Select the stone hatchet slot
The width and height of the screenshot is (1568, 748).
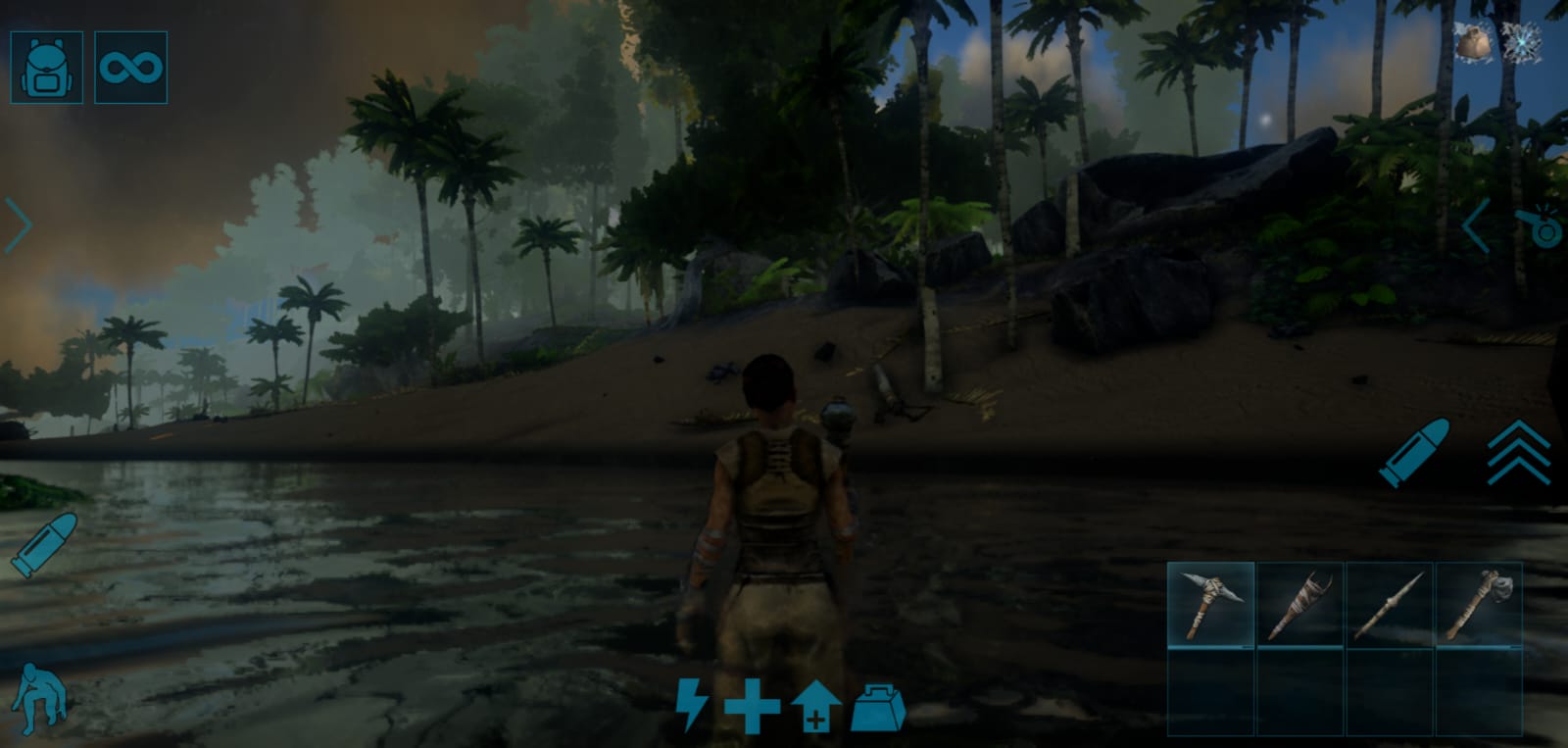(x=1478, y=605)
